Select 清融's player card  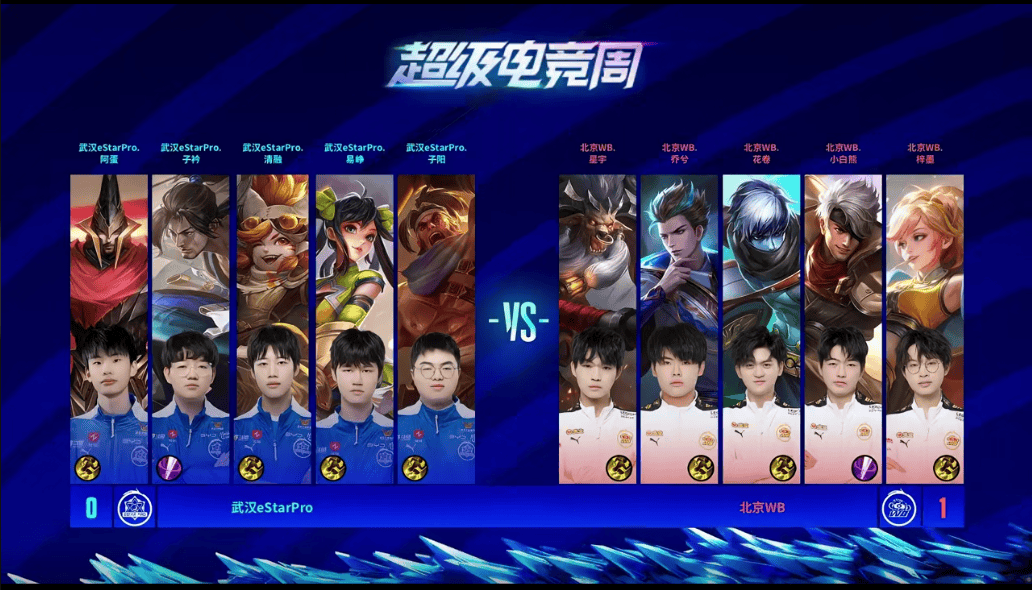coord(273,329)
